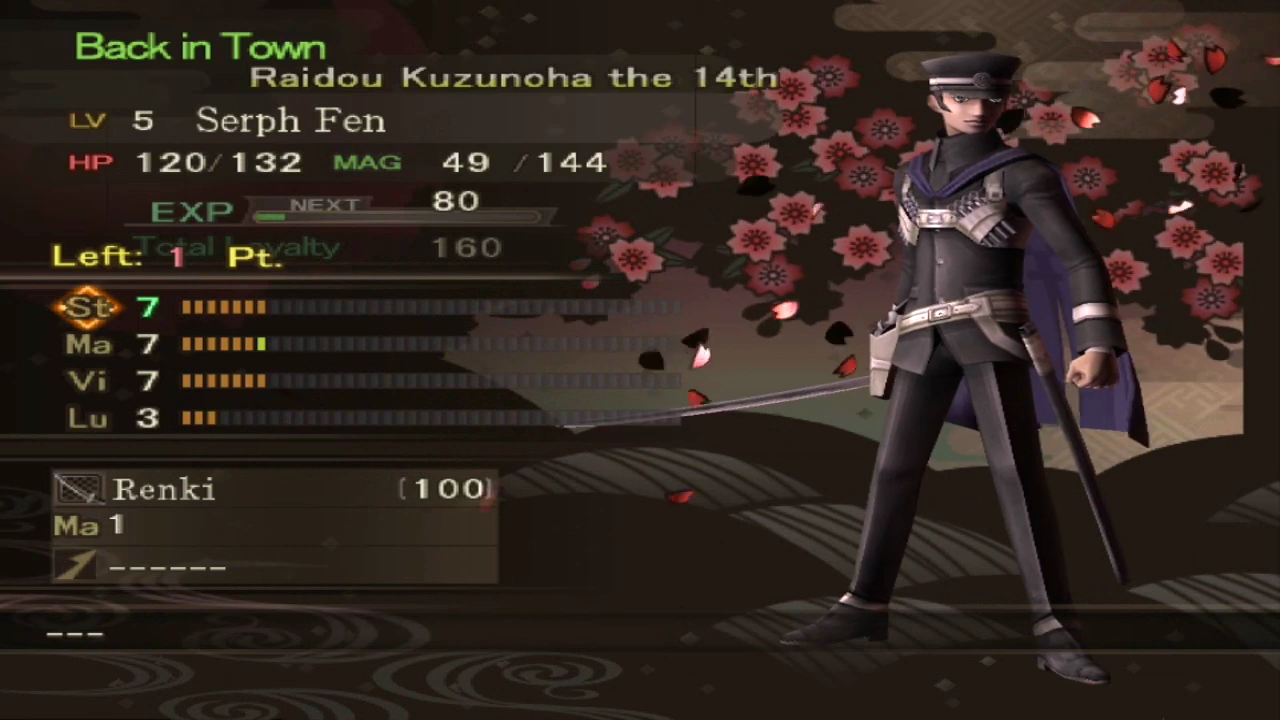Select the Renki sword equipment slot

(274, 489)
